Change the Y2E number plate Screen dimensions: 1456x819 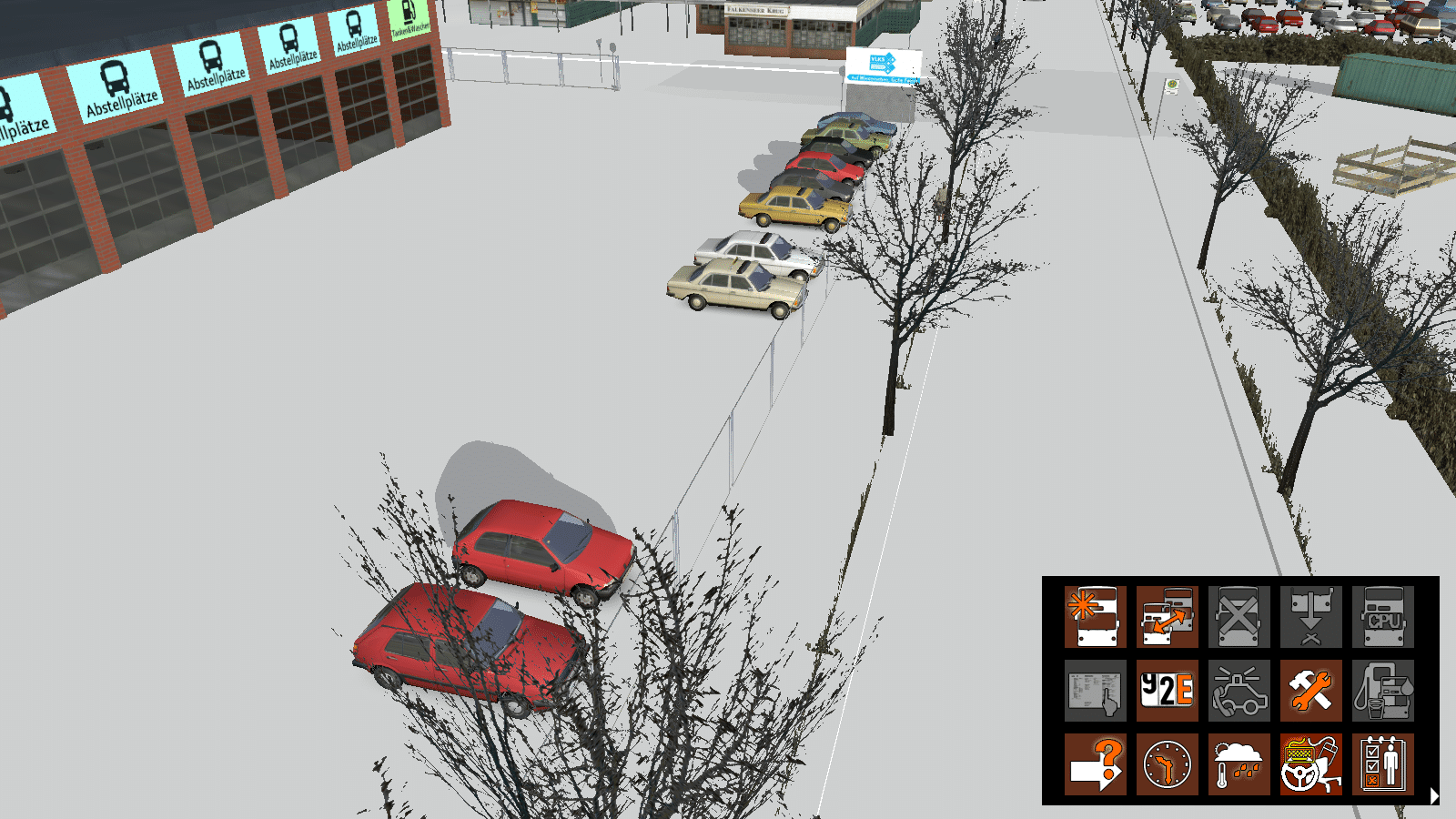tap(1167, 691)
